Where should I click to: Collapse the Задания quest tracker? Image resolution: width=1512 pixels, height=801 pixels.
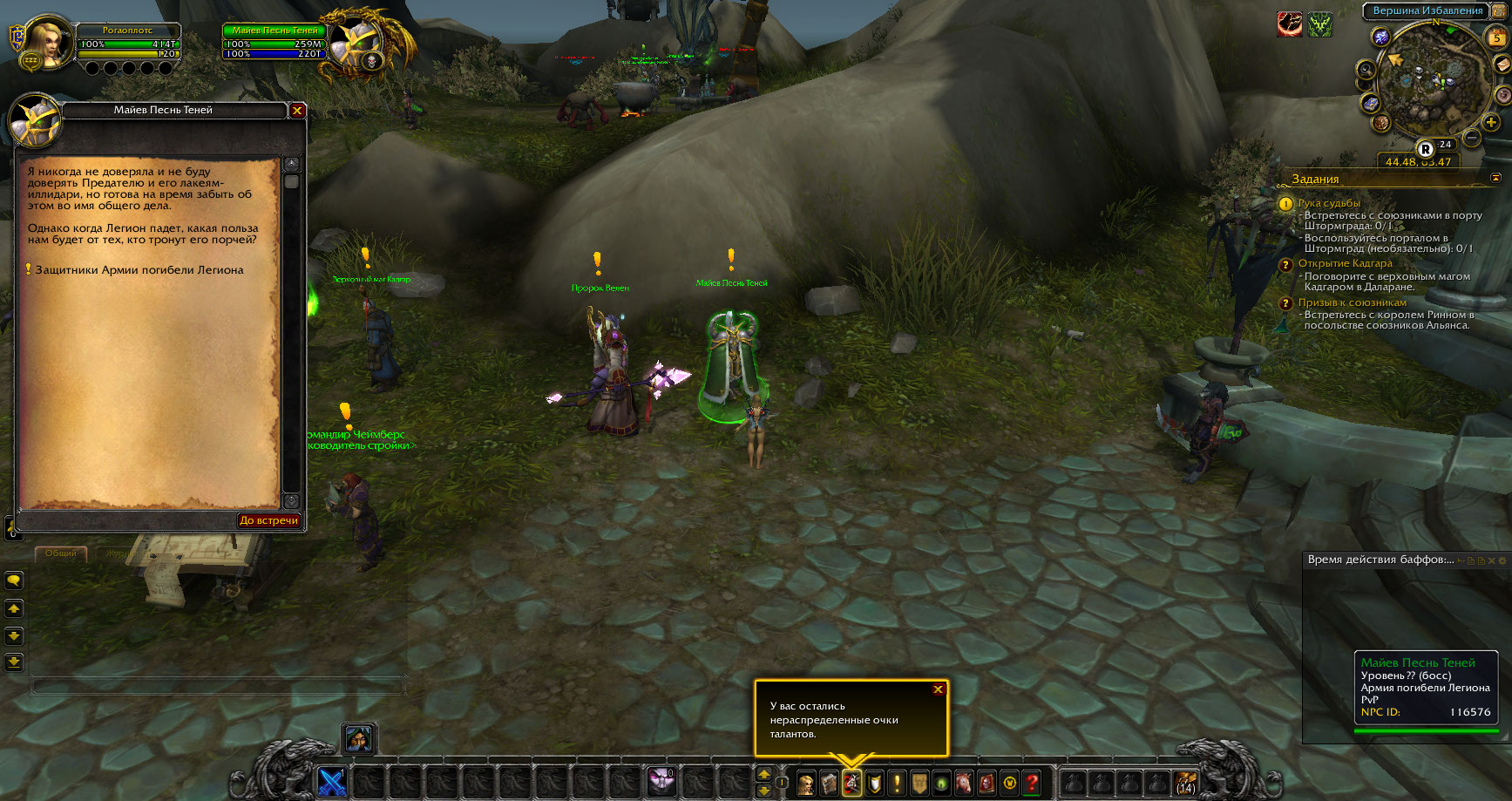point(1496,178)
